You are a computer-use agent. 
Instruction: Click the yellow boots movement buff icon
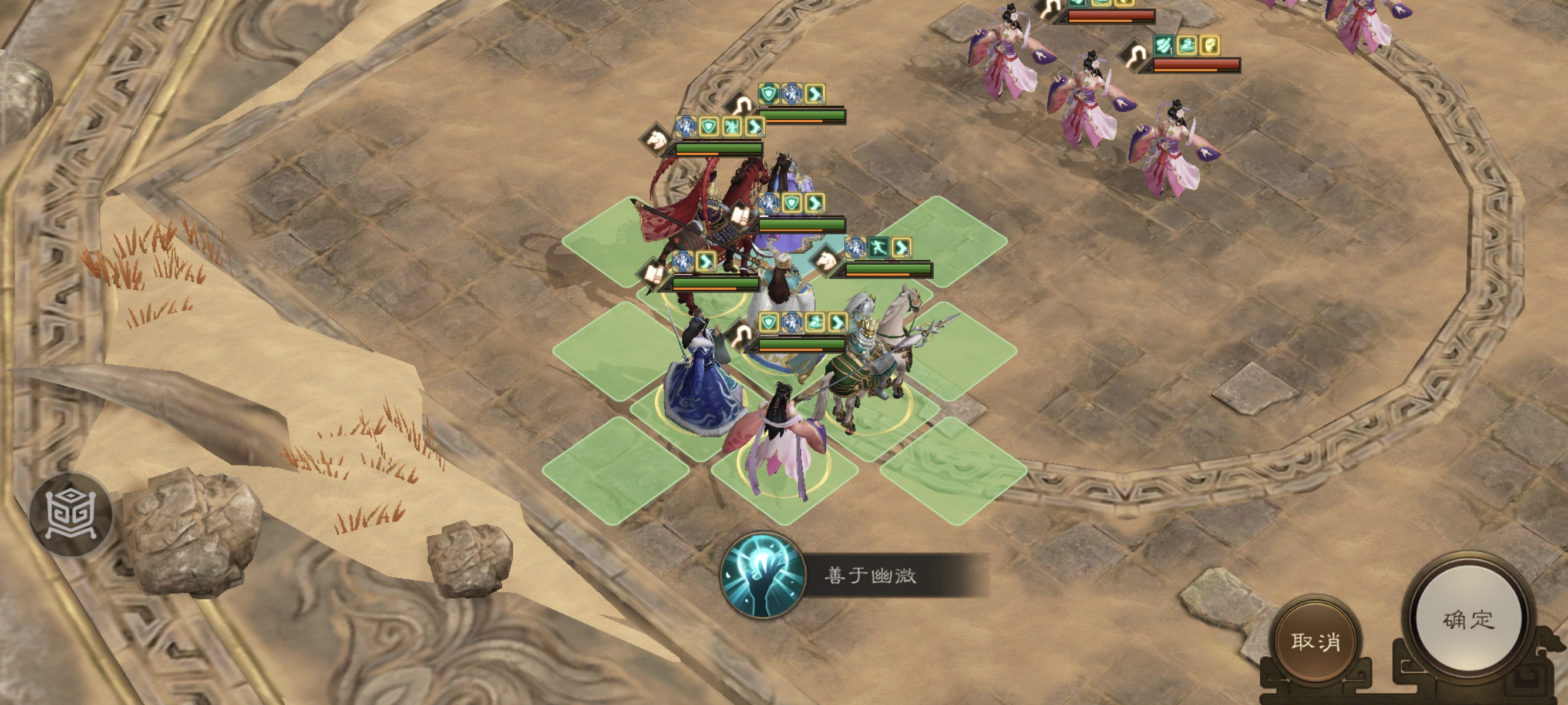pos(816,95)
